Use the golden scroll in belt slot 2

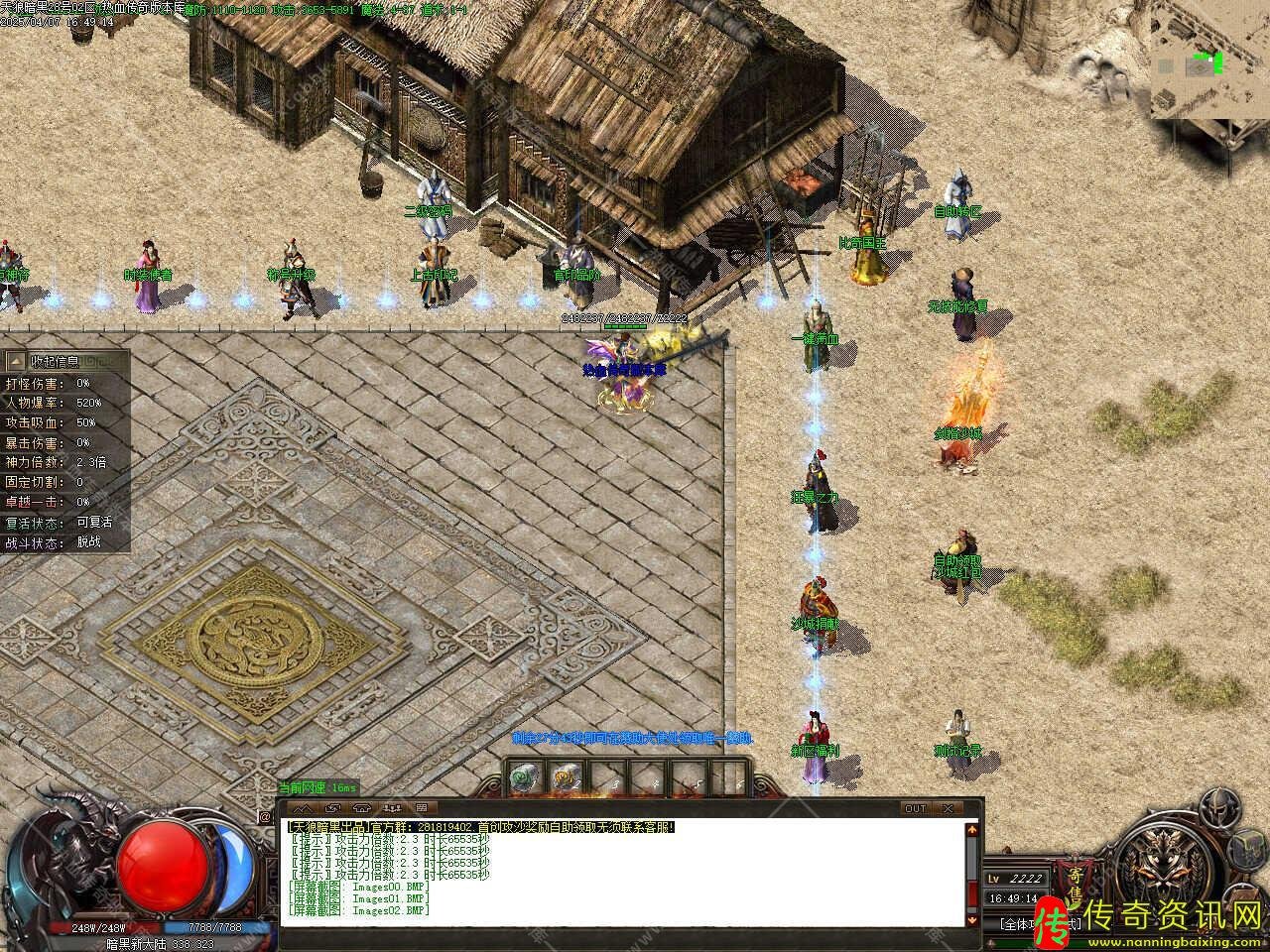tap(566, 779)
